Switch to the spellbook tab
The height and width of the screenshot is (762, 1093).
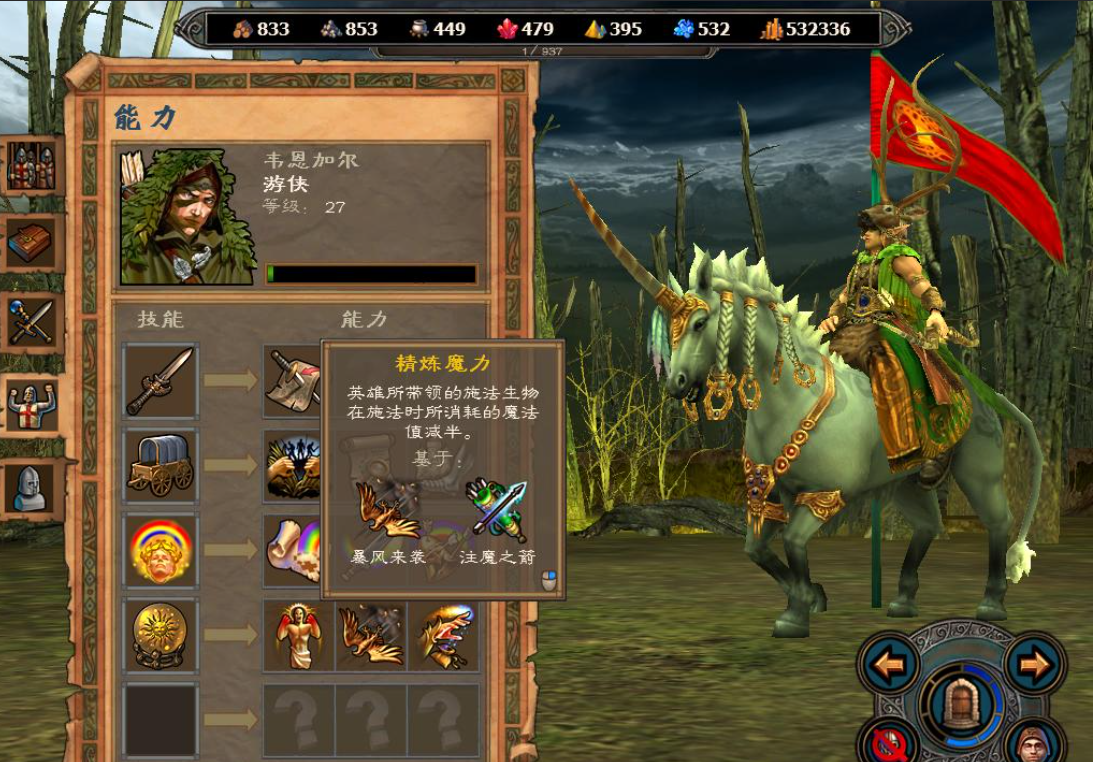pyautogui.click(x=31, y=243)
